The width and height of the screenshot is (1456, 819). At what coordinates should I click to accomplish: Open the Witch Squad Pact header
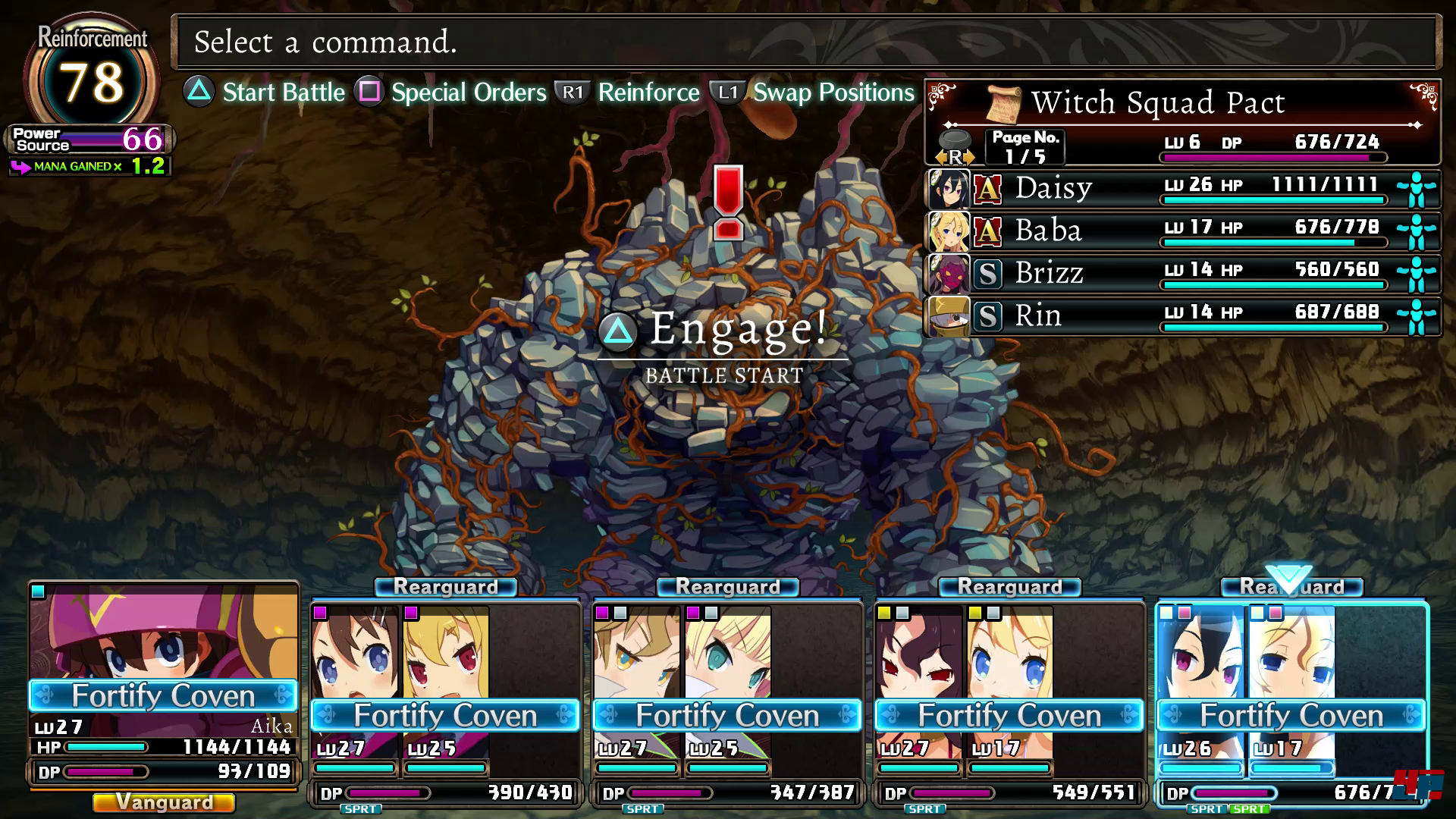tap(1157, 103)
